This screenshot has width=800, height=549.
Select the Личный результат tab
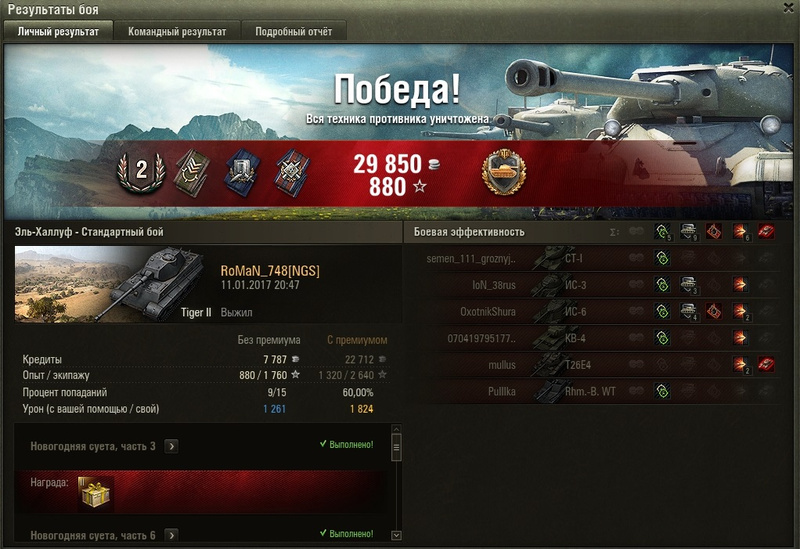58,32
